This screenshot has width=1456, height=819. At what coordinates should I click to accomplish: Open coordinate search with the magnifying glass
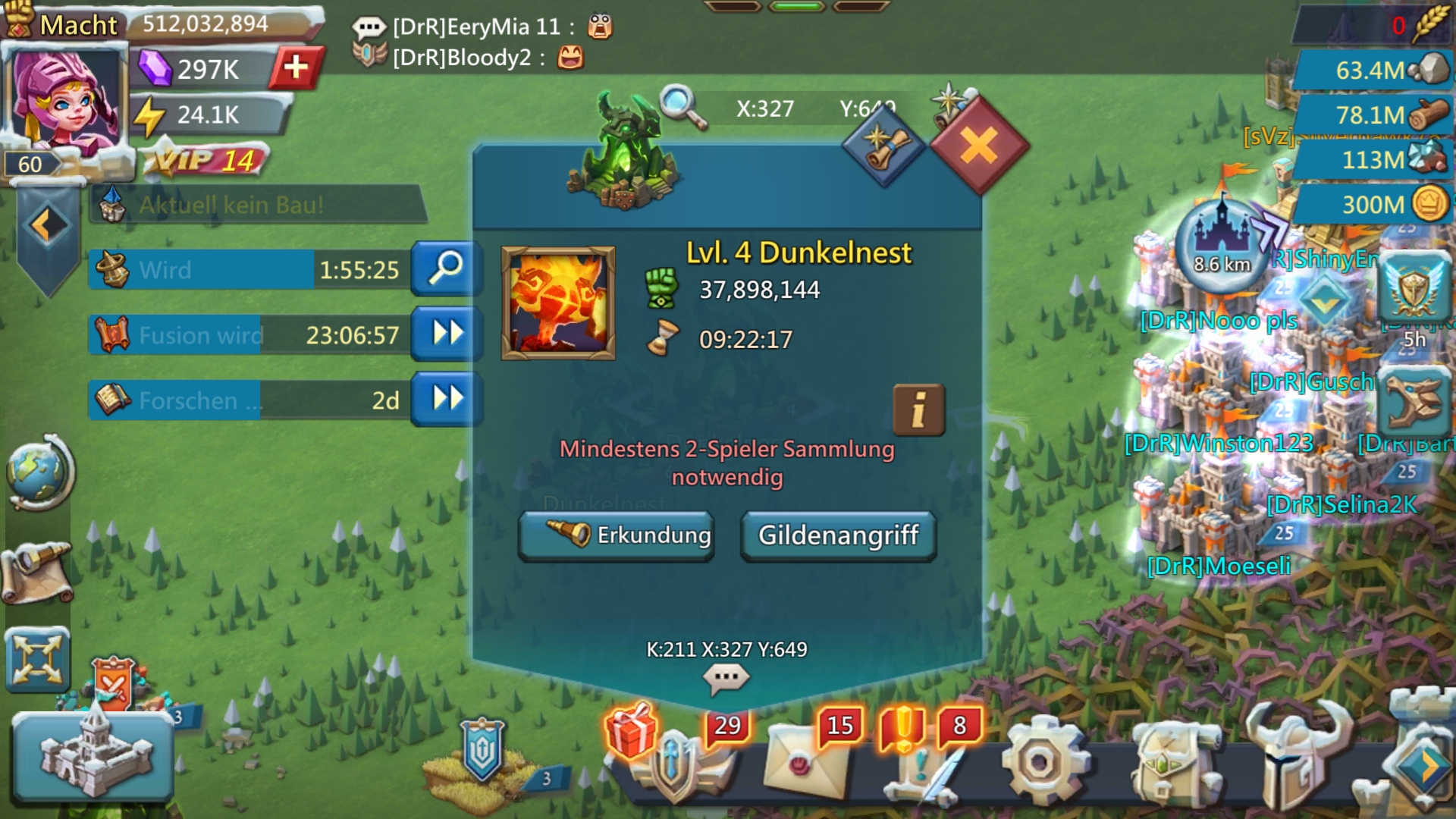point(681,107)
